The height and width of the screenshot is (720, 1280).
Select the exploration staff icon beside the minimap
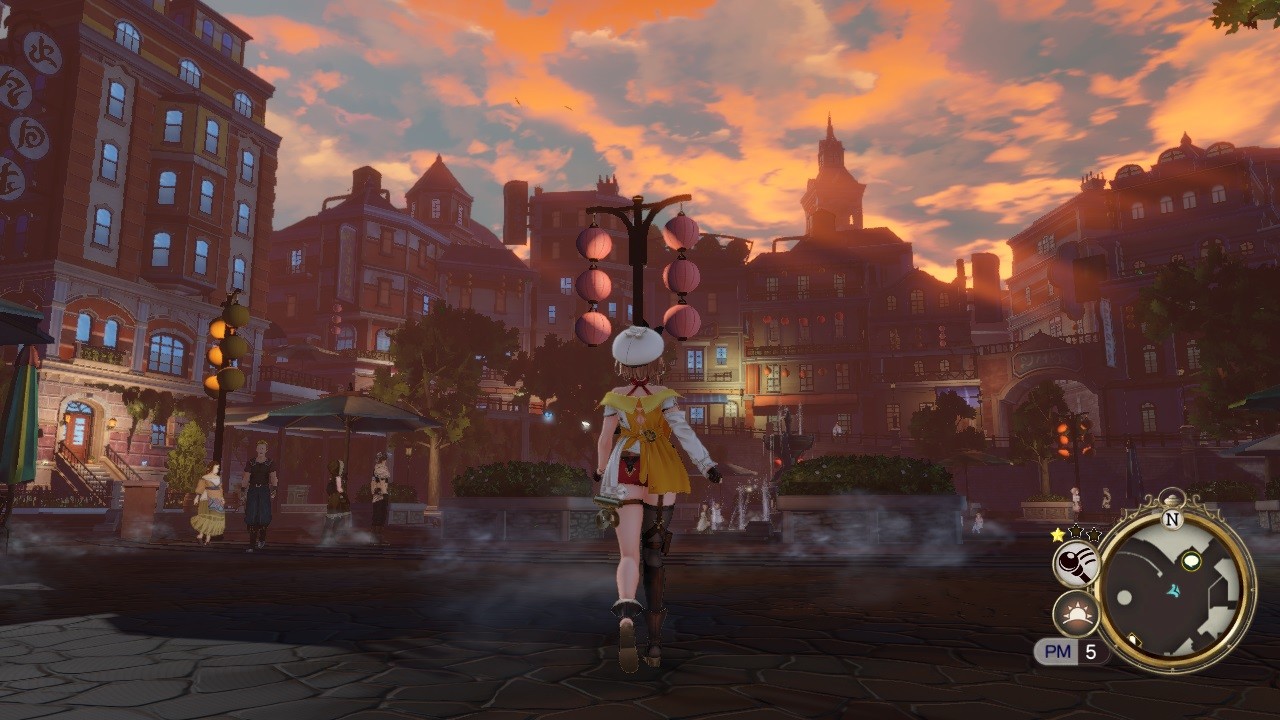pyautogui.click(x=1077, y=562)
